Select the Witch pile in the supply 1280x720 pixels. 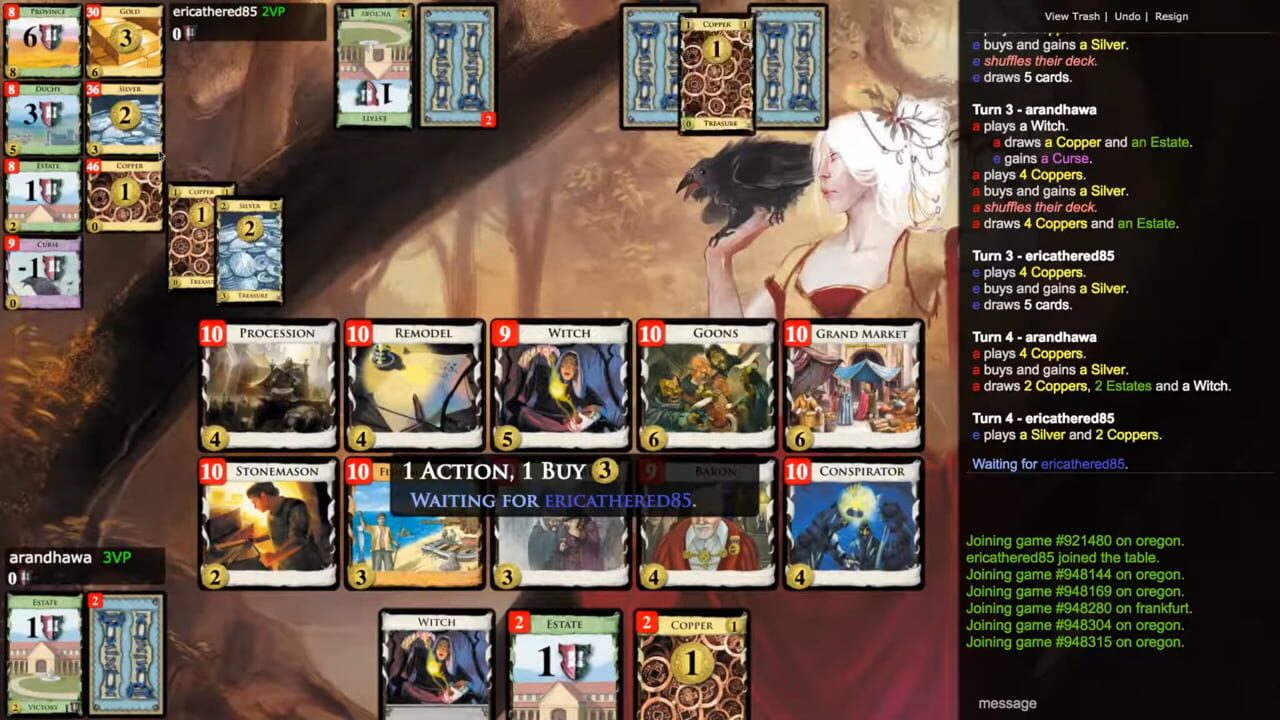coord(561,385)
